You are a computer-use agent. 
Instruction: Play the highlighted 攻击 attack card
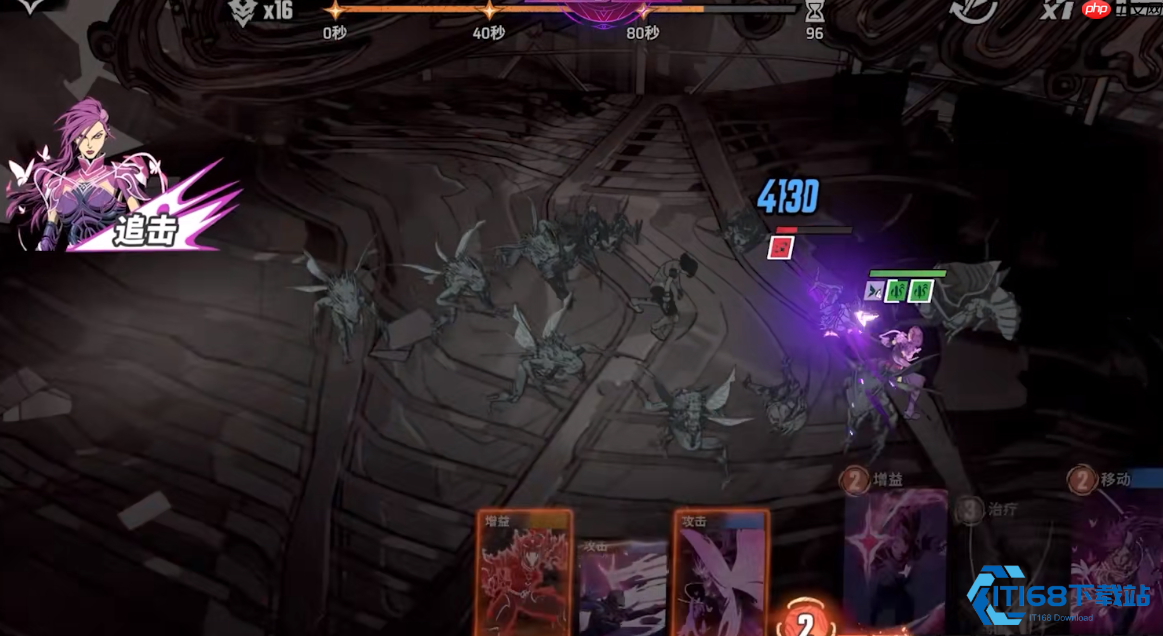(x=720, y=573)
